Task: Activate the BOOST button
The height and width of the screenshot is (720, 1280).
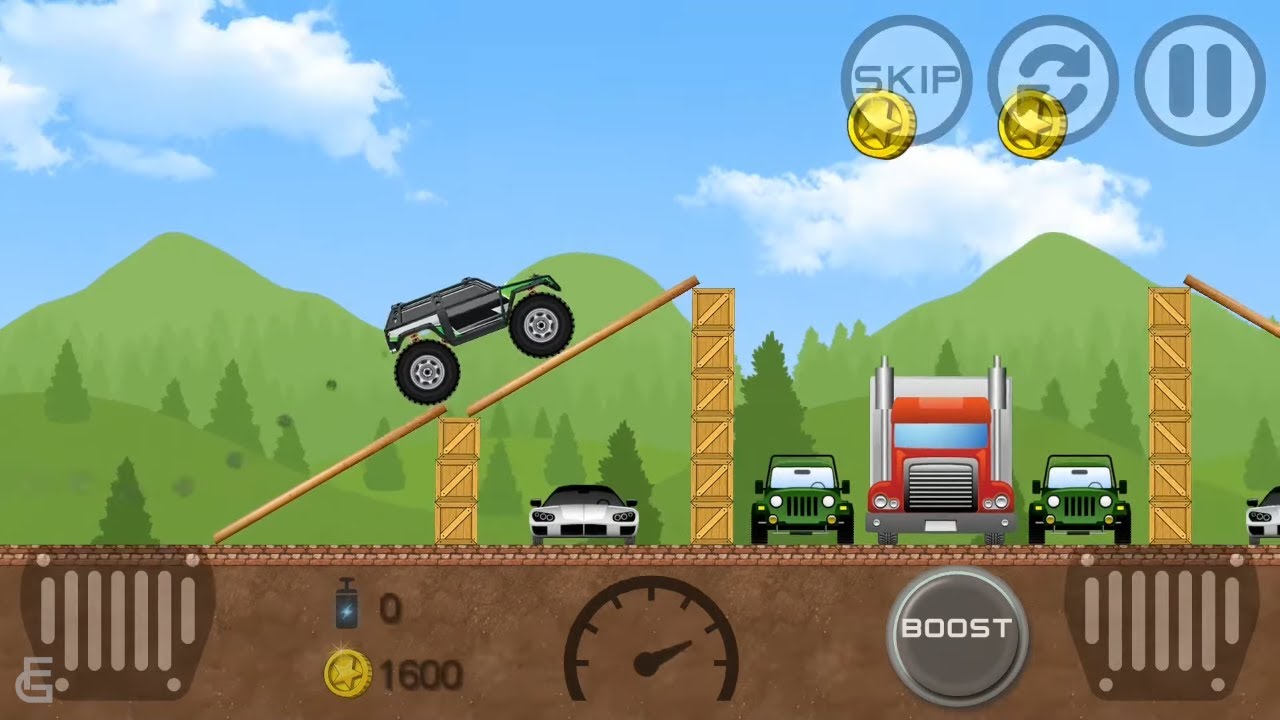Action: pos(956,630)
